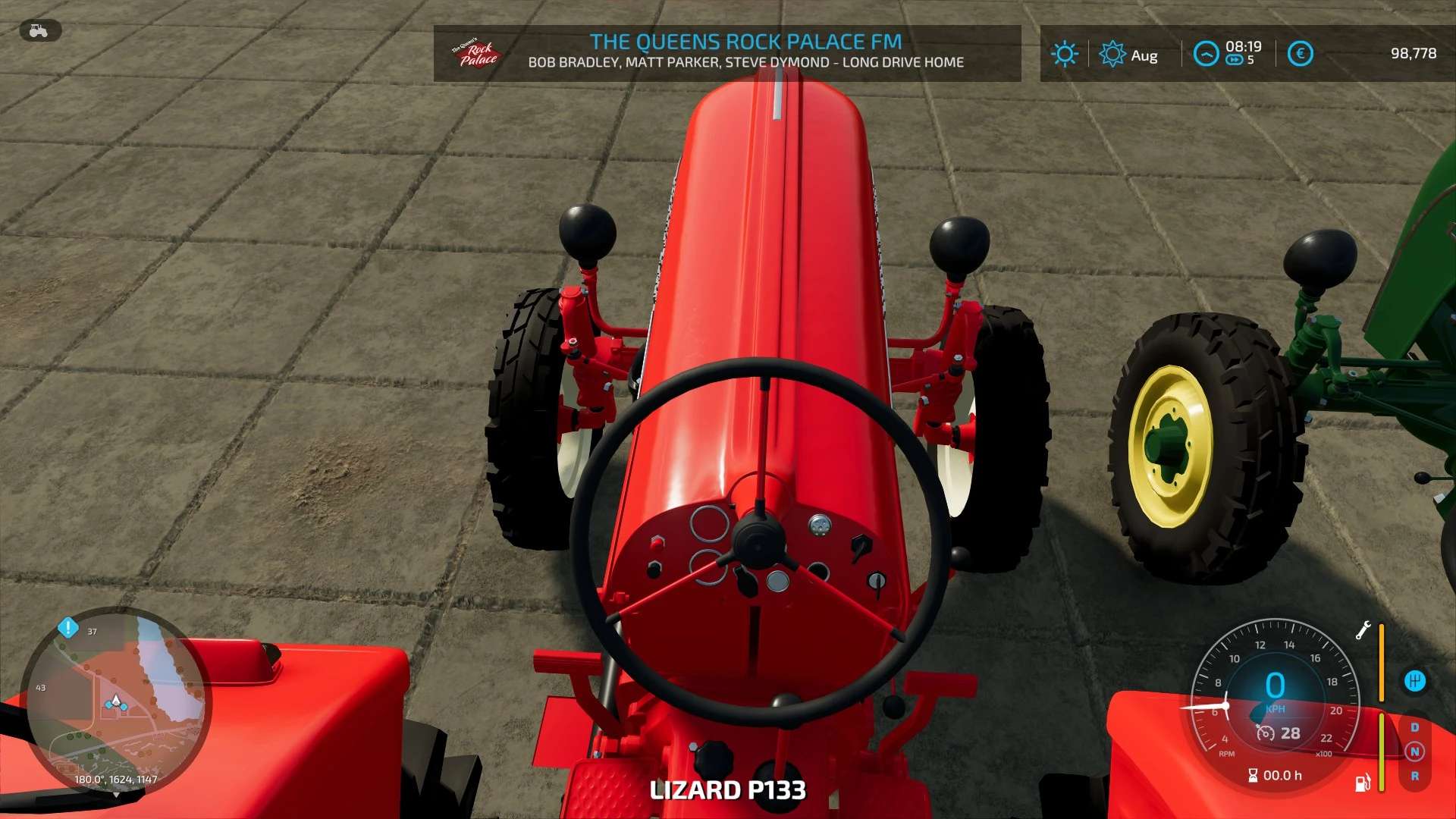Click the Queens Rock Palace radio logo
The height and width of the screenshot is (819, 1456).
tap(476, 53)
